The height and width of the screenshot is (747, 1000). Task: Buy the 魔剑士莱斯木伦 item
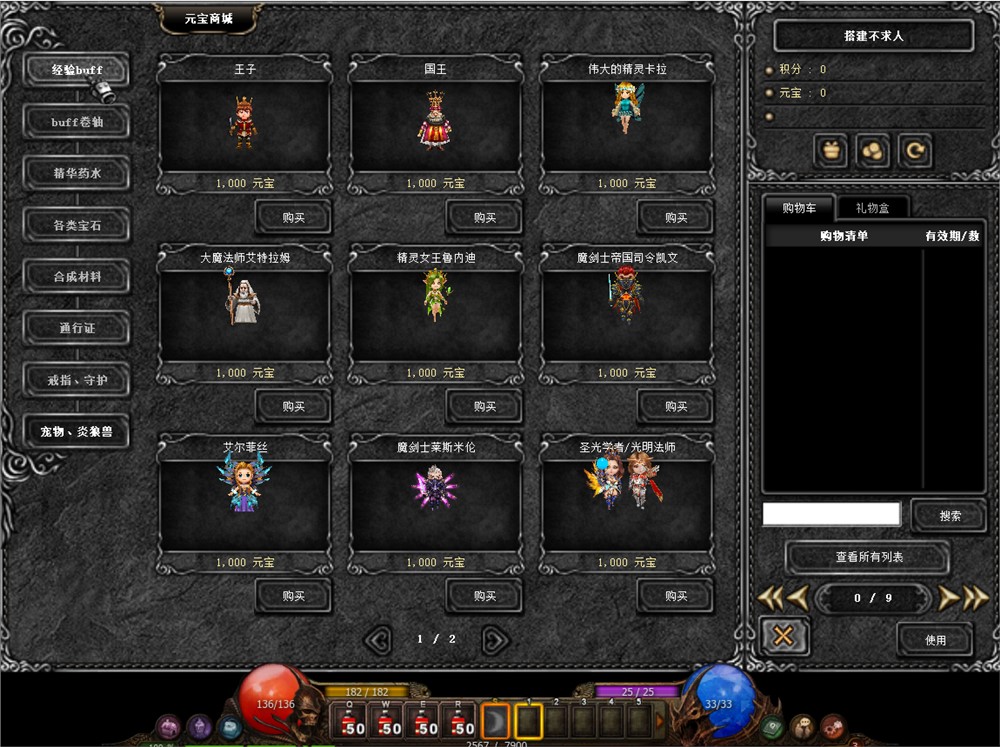[x=484, y=596]
